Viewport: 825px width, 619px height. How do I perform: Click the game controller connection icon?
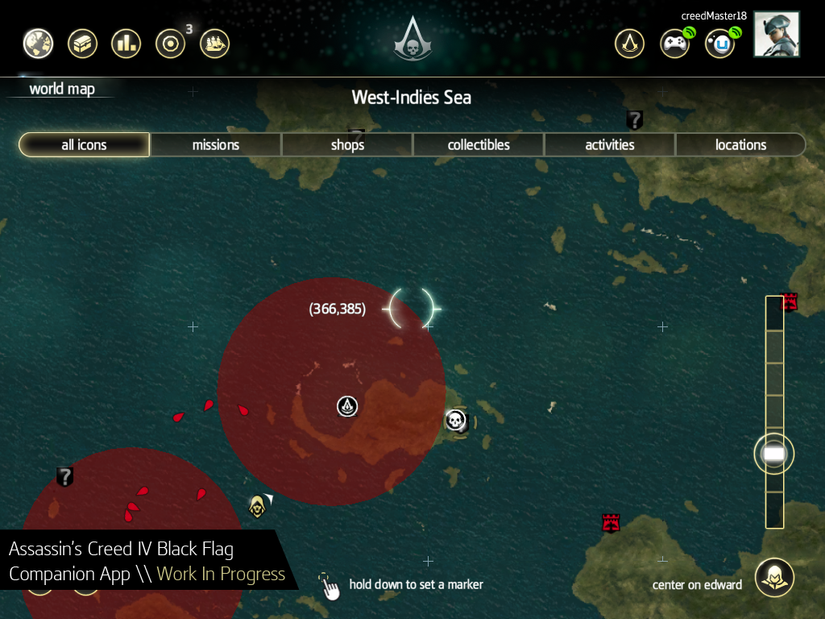point(675,44)
